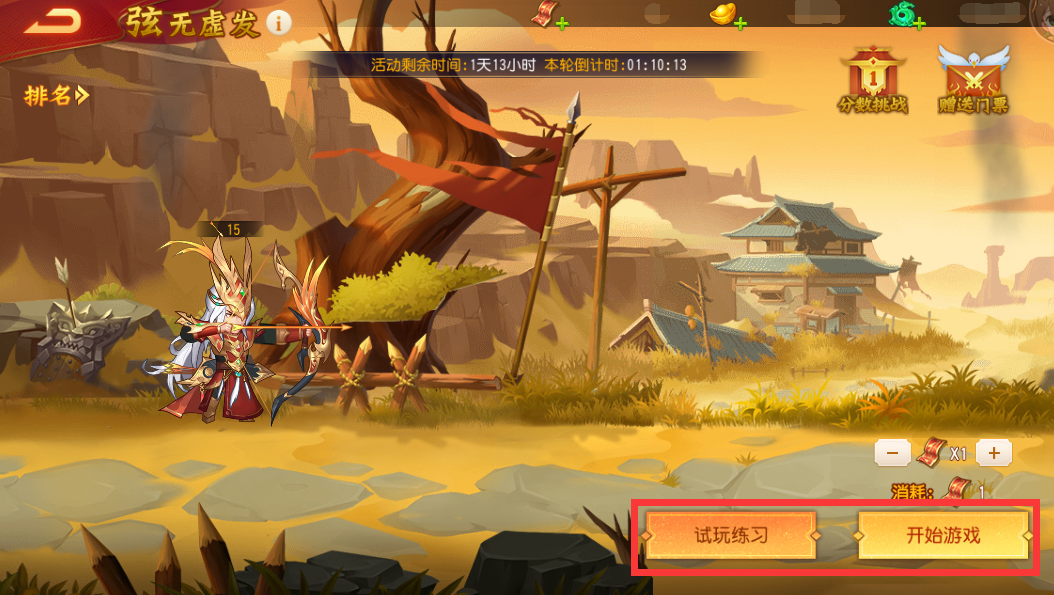Image resolution: width=1054 pixels, height=595 pixels.
Task: Start the game with 开始游戏
Action: 943,535
